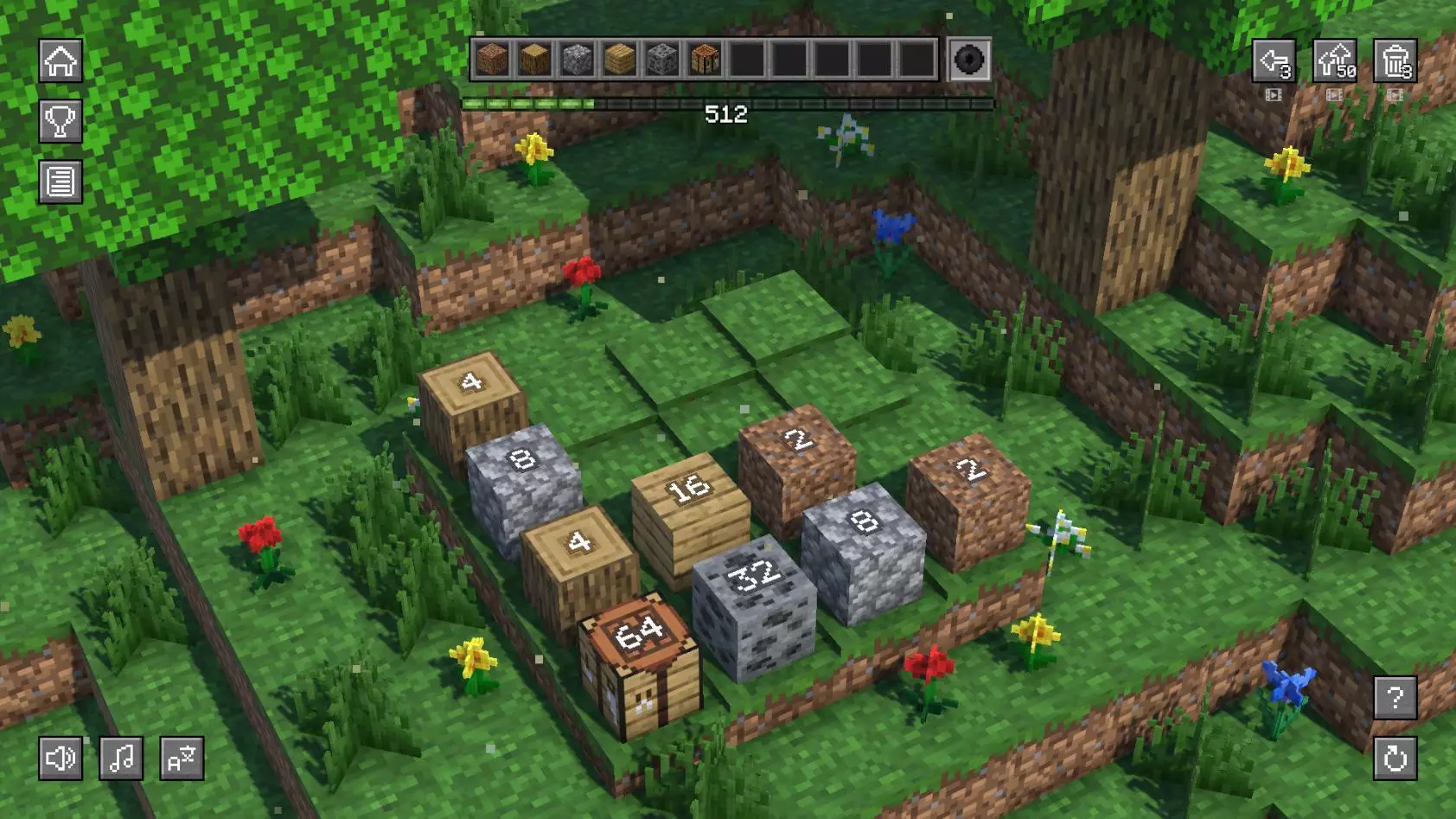
Task: Open the list menu button
Action: pyautogui.click(x=61, y=182)
